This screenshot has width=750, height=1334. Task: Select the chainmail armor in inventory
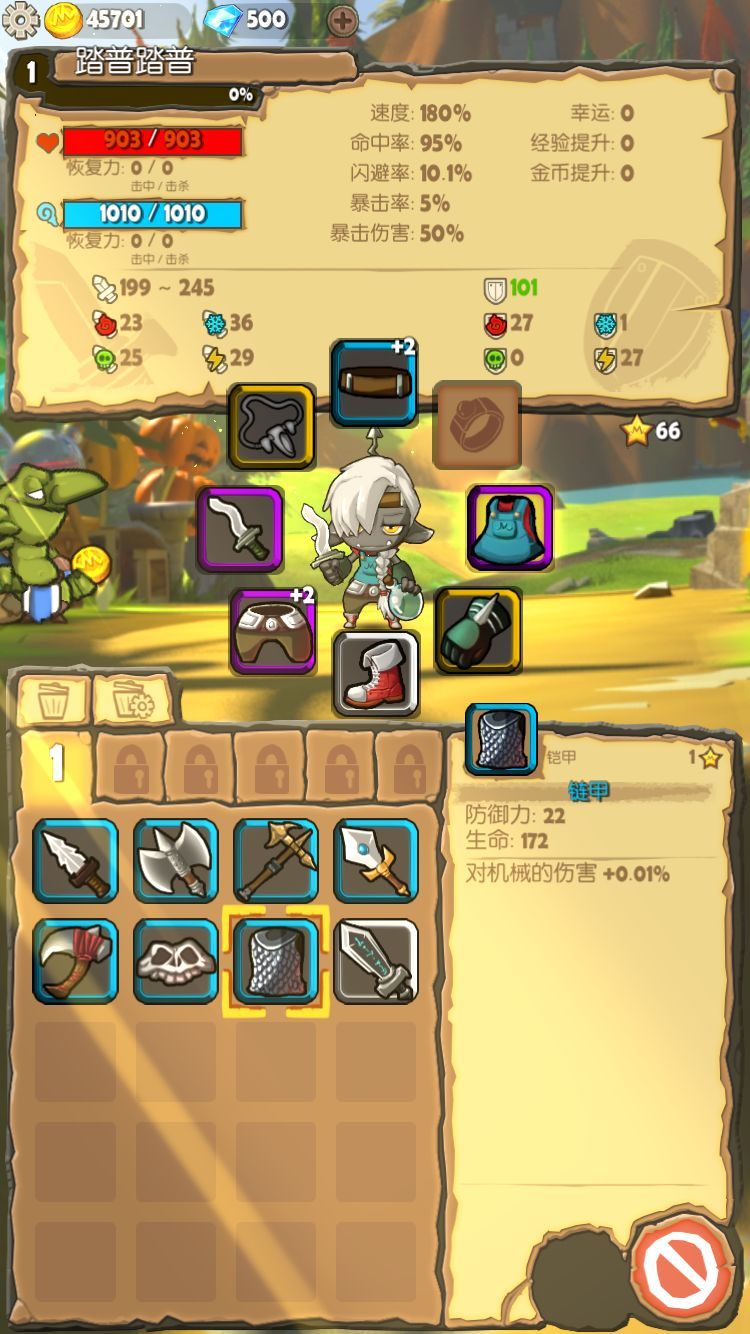(x=275, y=961)
